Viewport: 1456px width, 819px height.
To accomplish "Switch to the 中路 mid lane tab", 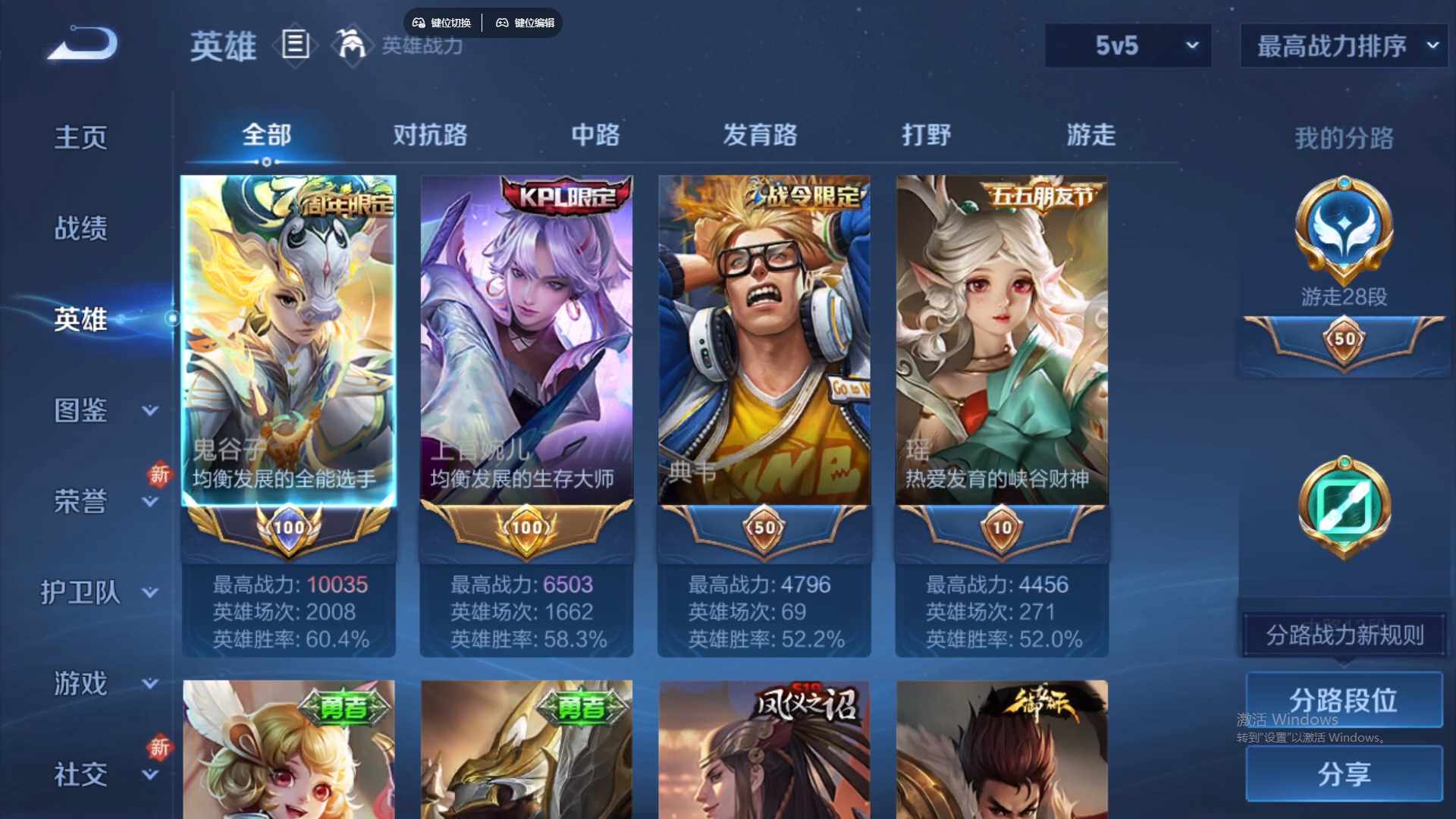I will (x=595, y=135).
